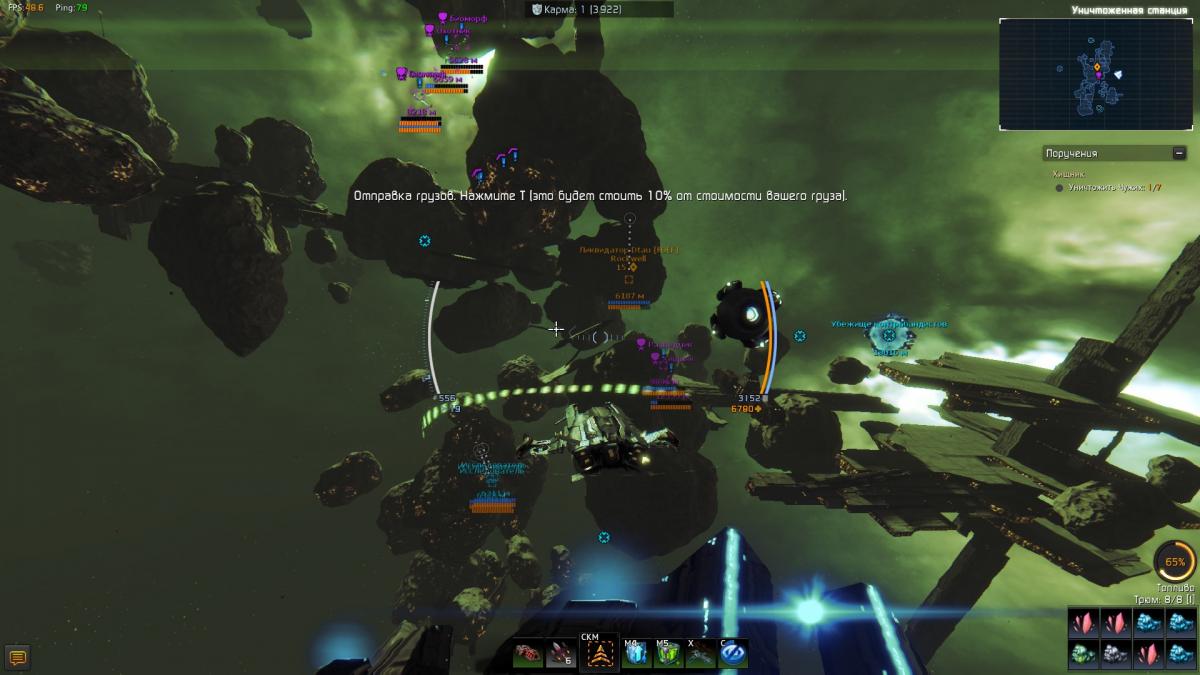Open the chat window icon

click(x=17, y=657)
